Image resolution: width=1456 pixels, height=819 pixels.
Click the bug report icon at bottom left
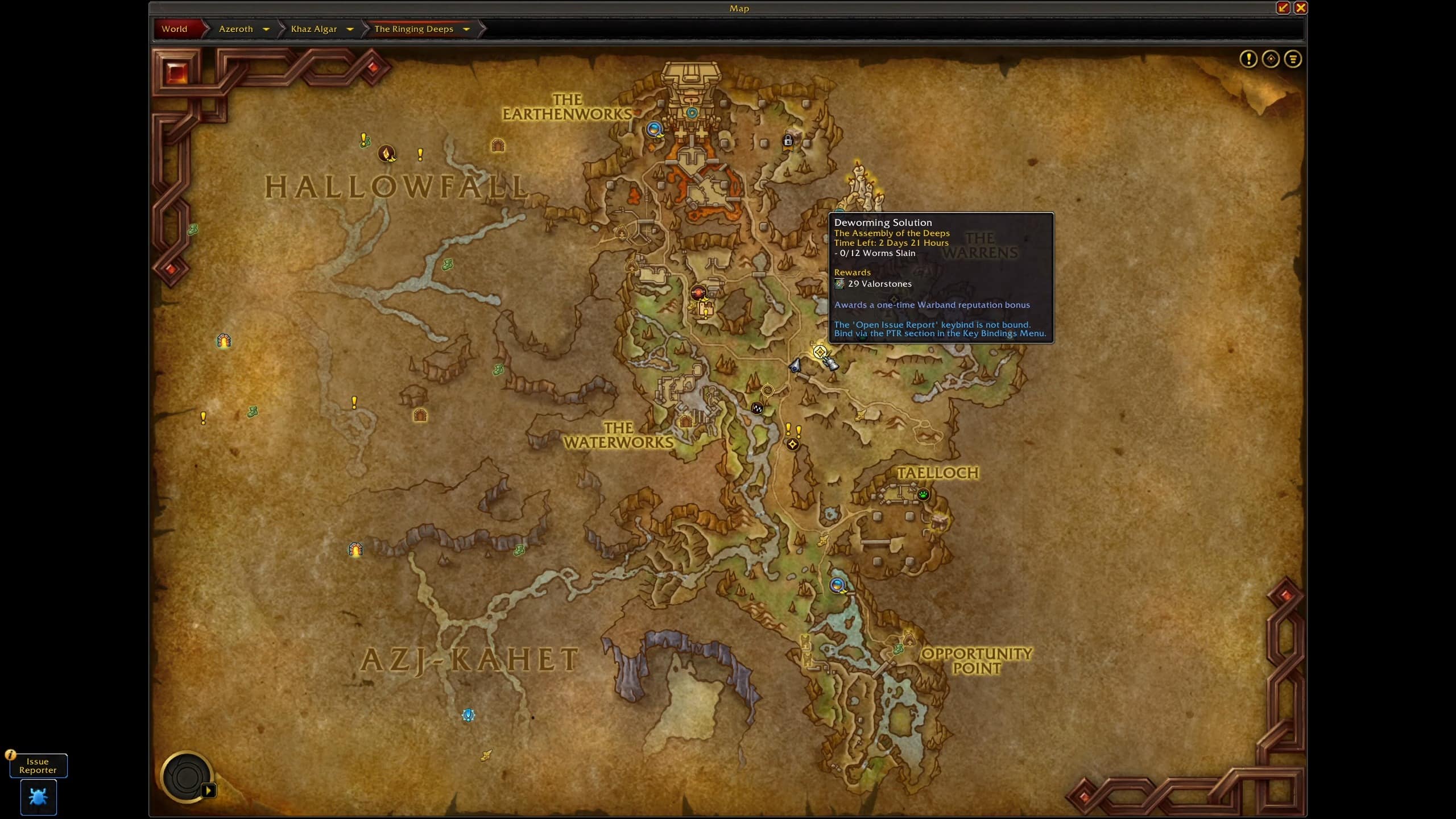click(x=38, y=798)
